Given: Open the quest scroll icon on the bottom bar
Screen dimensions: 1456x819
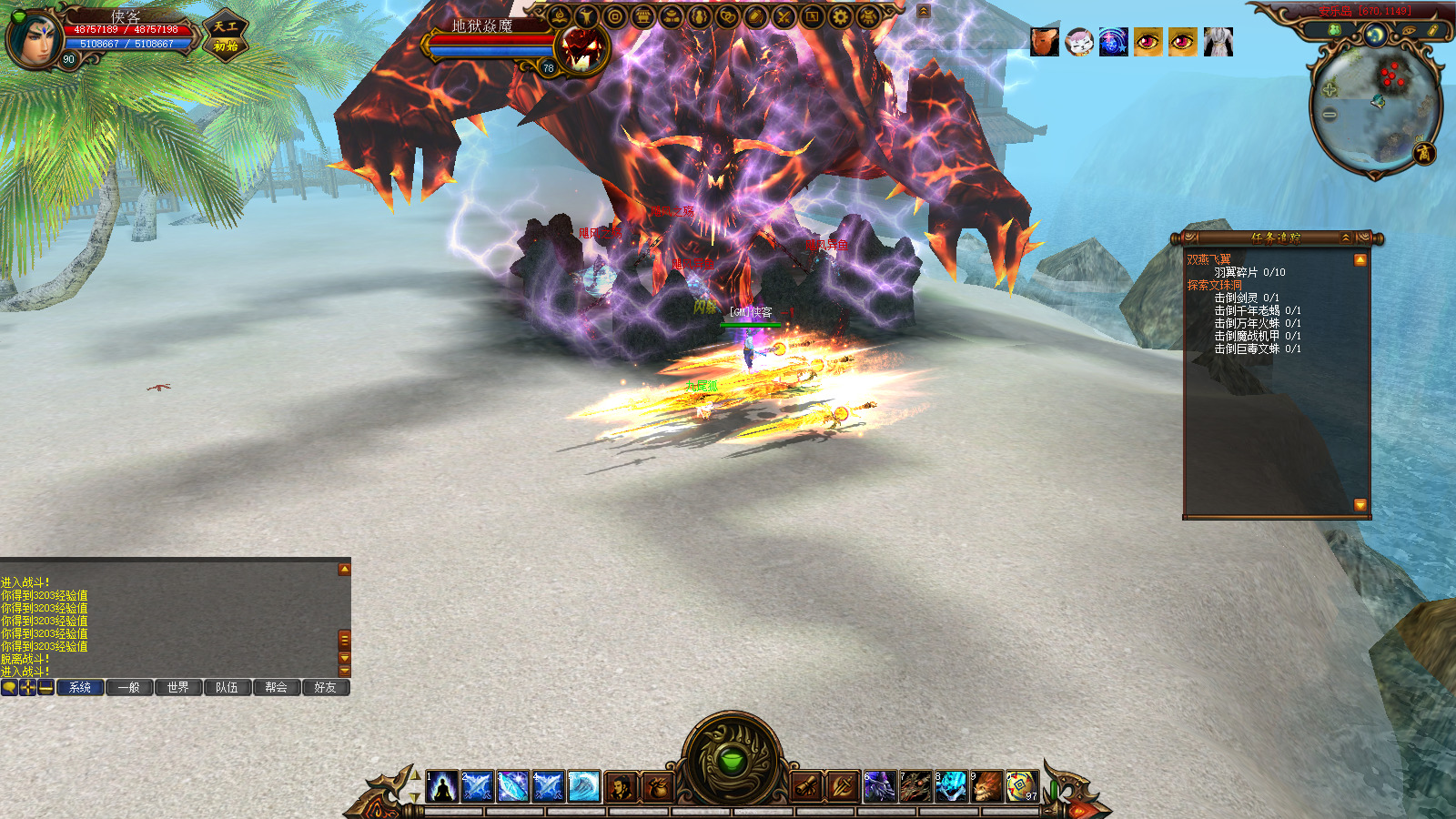Looking at the screenshot, I should [807, 786].
